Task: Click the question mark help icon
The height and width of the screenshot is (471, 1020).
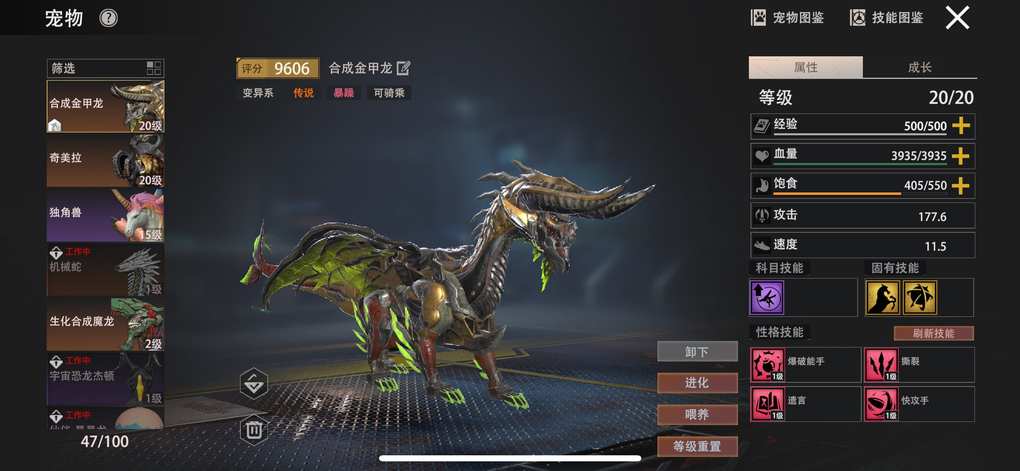Action: (108, 18)
